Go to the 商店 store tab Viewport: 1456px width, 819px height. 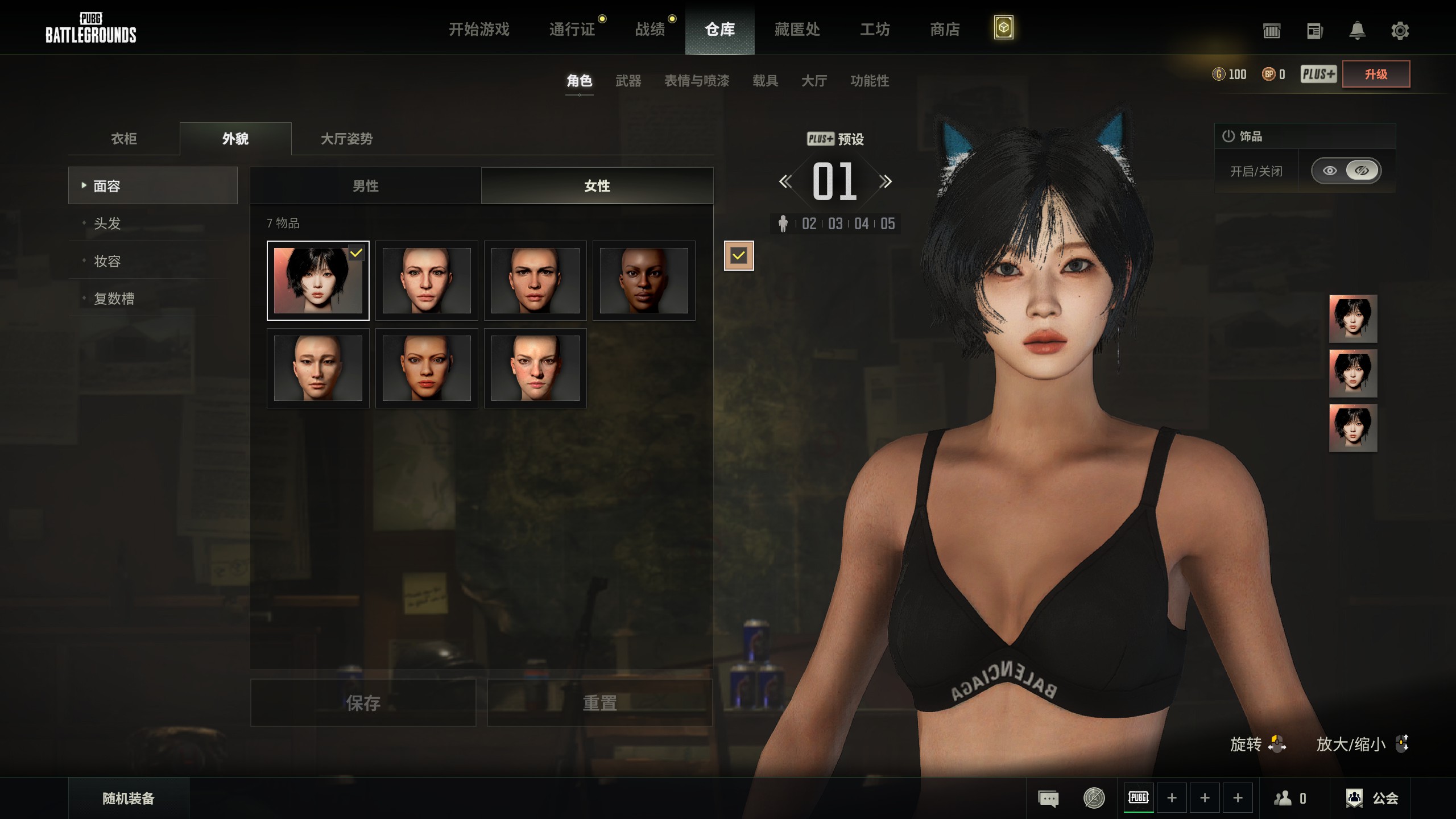(945, 29)
